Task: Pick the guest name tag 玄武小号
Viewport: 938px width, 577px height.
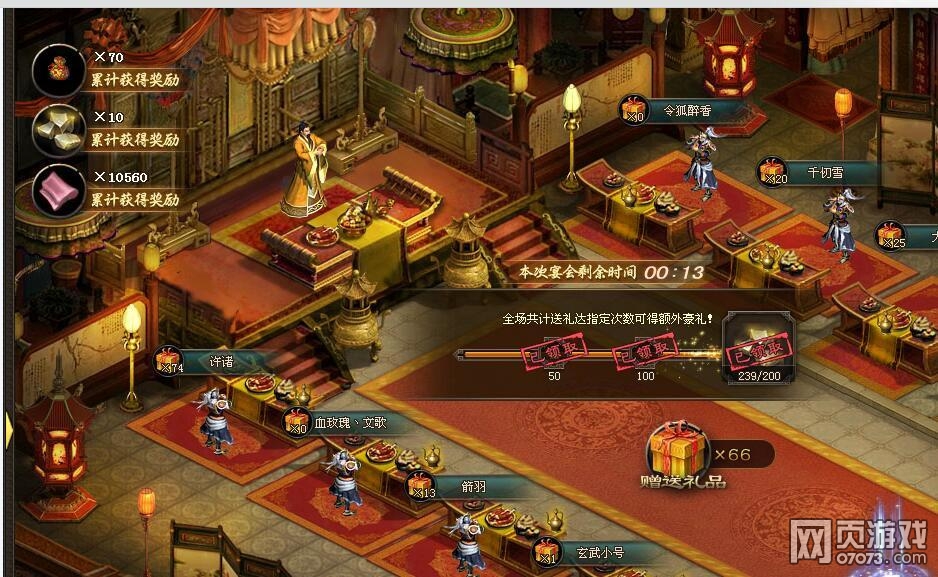Action: (600, 551)
